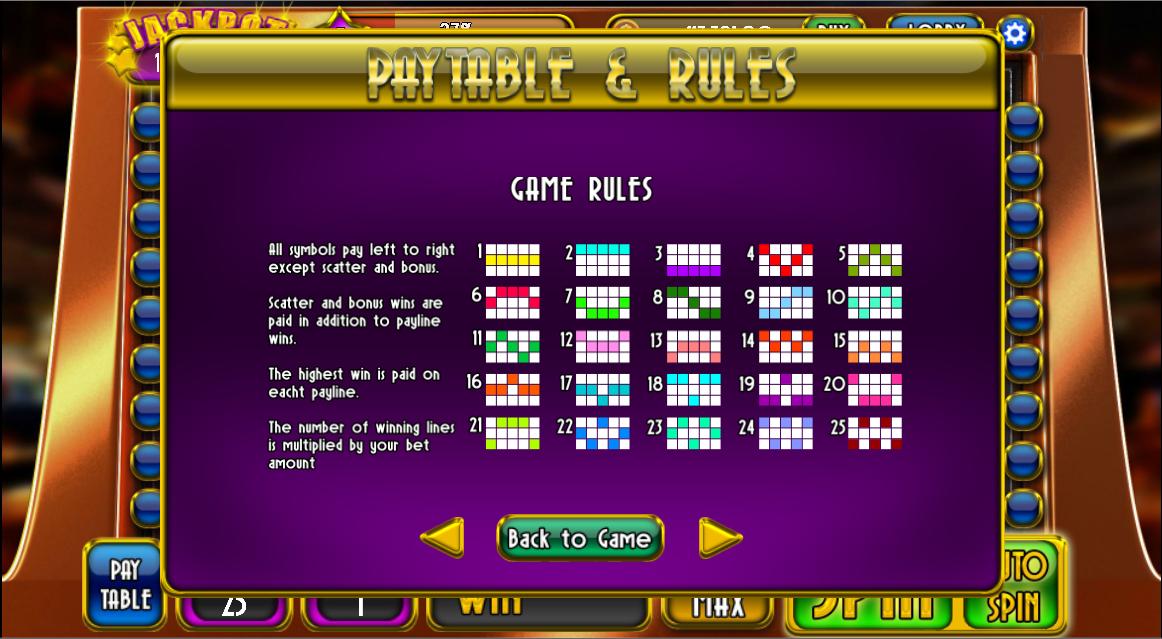The height and width of the screenshot is (639, 1162).
Task: Return to the game with Back to Game
Action: tap(580, 538)
